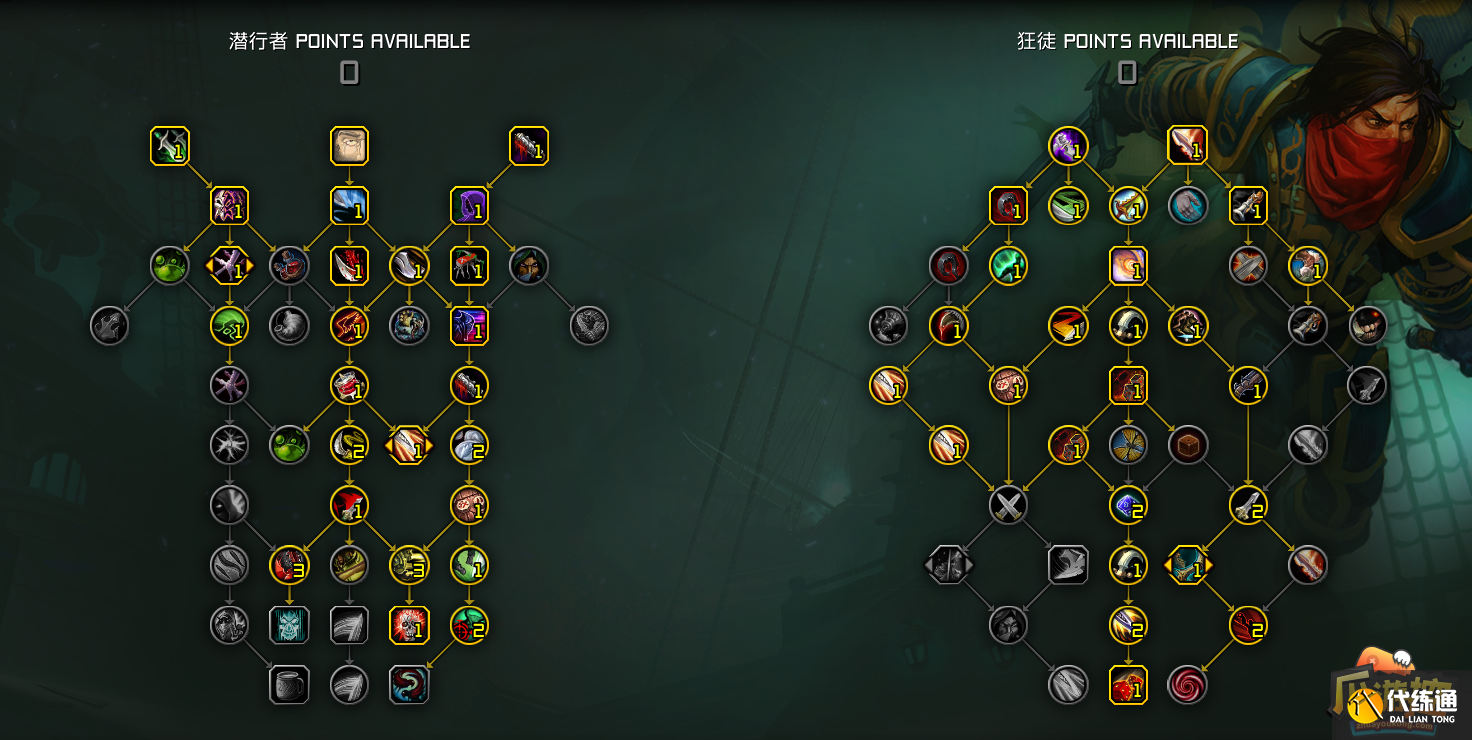
Task: Select the tankard drink talent icon
Action: click(287, 683)
